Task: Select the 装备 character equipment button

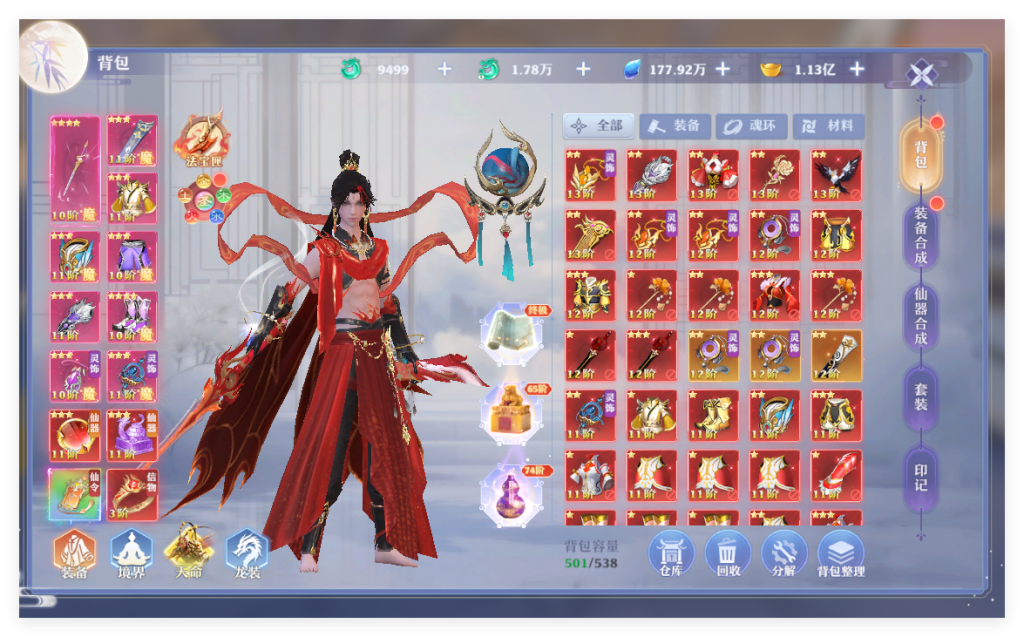Action: (x=74, y=553)
